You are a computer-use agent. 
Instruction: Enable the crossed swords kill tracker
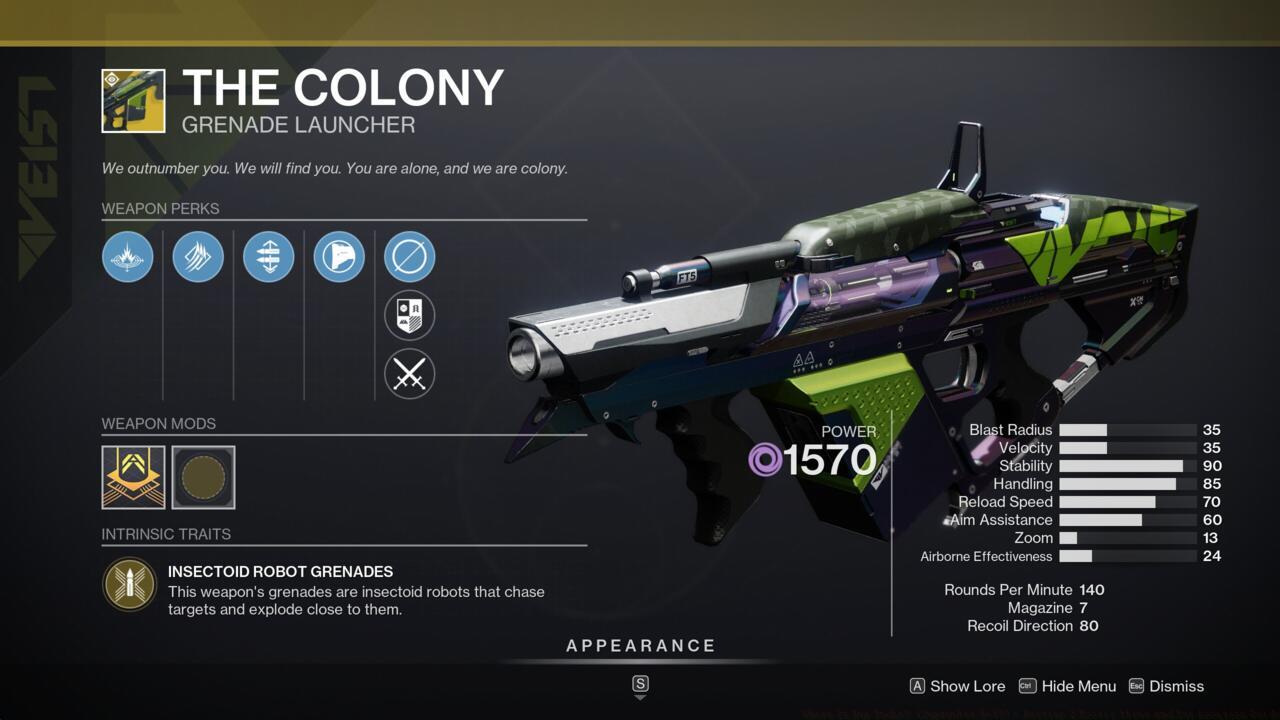pos(409,374)
